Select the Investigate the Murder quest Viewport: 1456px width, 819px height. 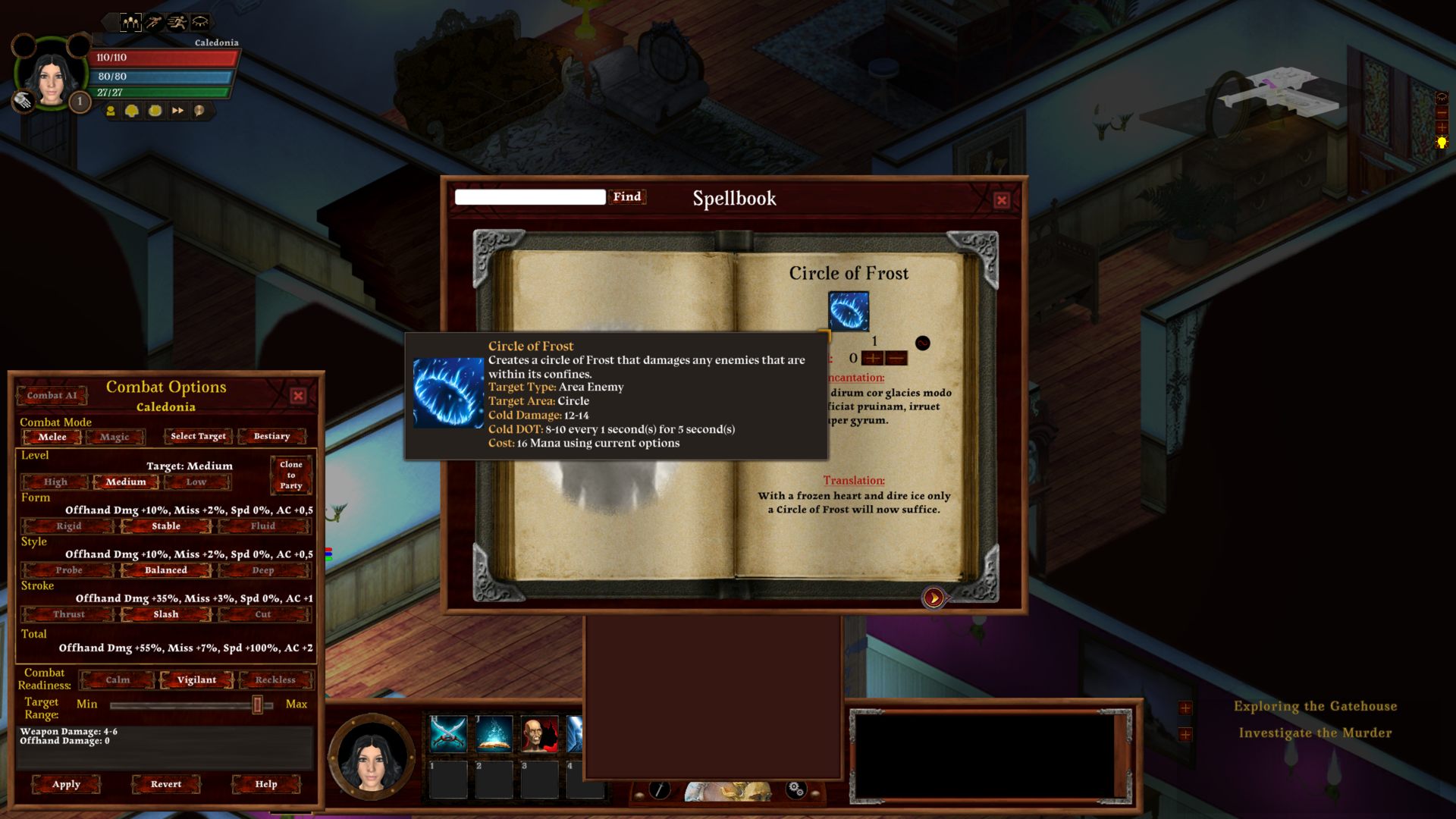click(x=1315, y=733)
